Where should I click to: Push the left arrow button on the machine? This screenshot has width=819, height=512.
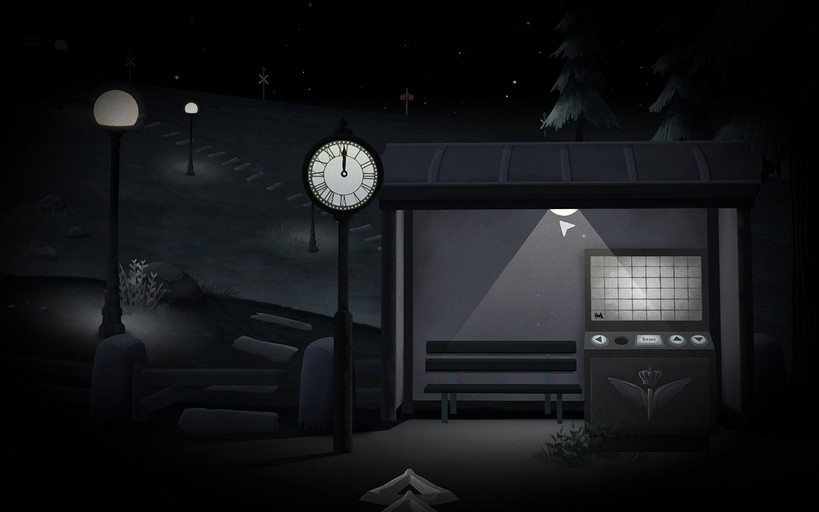click(598, 340)
